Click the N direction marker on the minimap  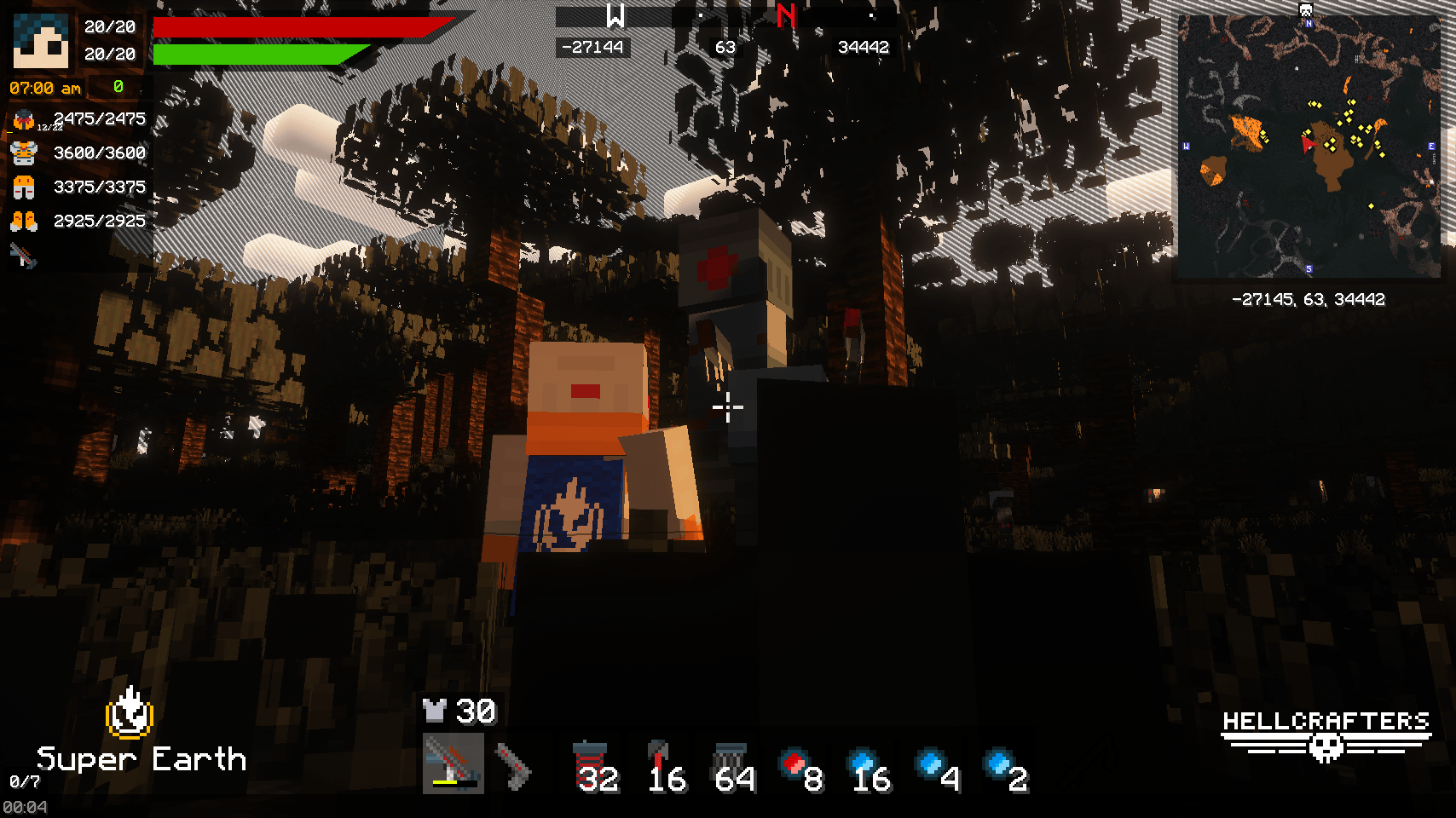[1309, 23]
